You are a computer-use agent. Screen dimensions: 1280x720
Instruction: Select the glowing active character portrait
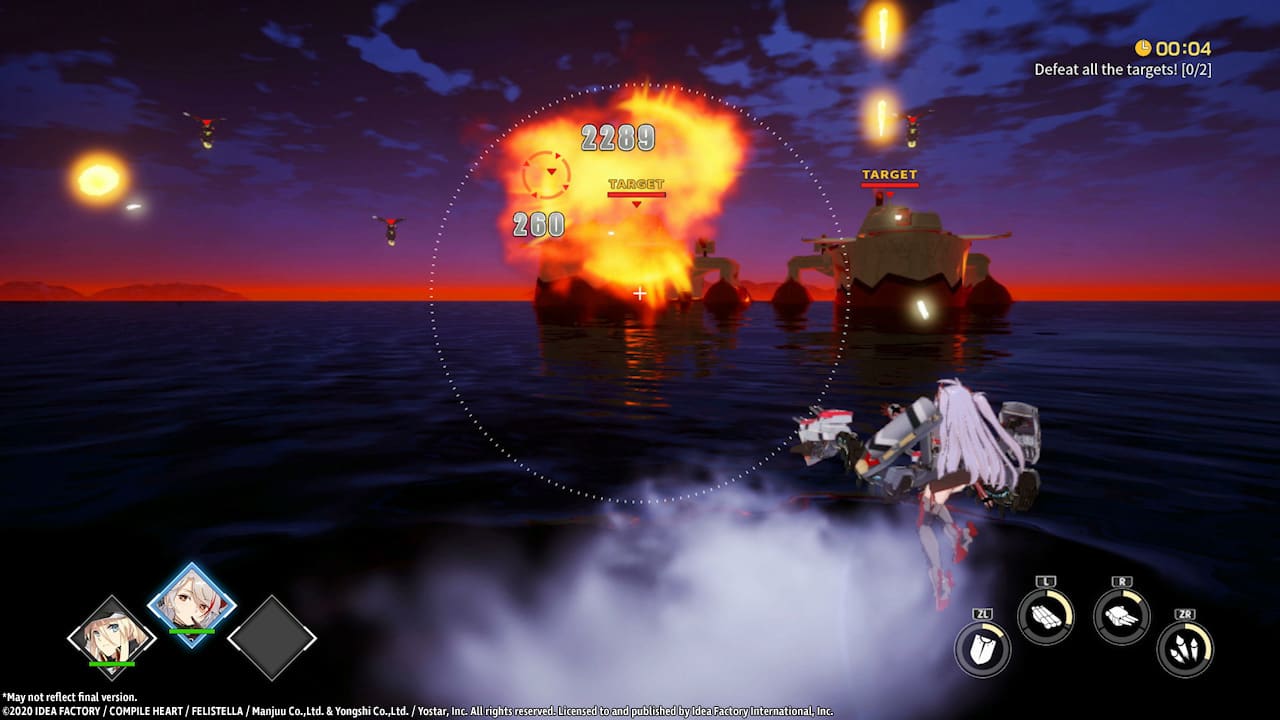[190, 607]
